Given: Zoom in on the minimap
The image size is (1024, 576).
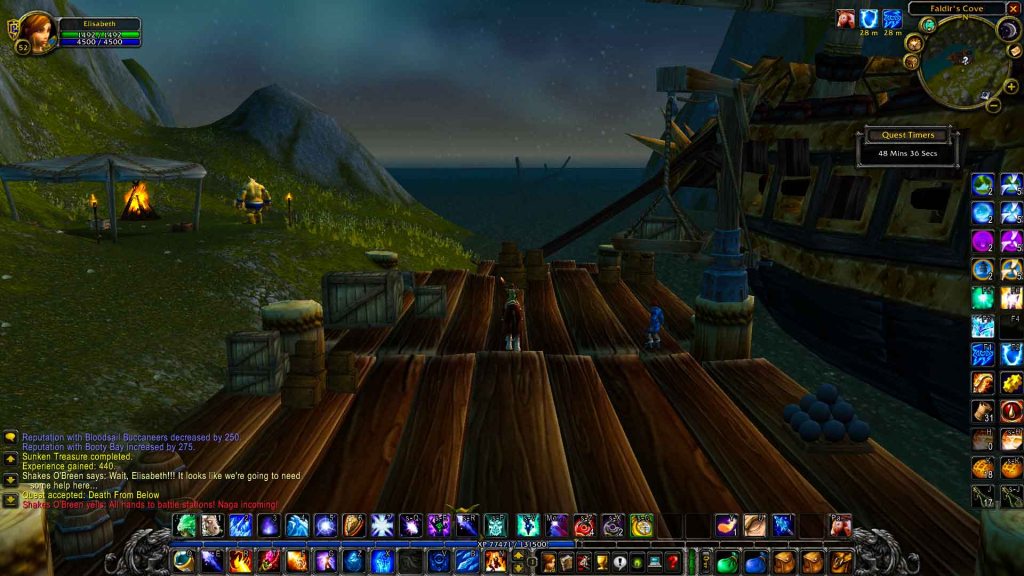Looking at the screenshot, I should [x=1010, y=87].
